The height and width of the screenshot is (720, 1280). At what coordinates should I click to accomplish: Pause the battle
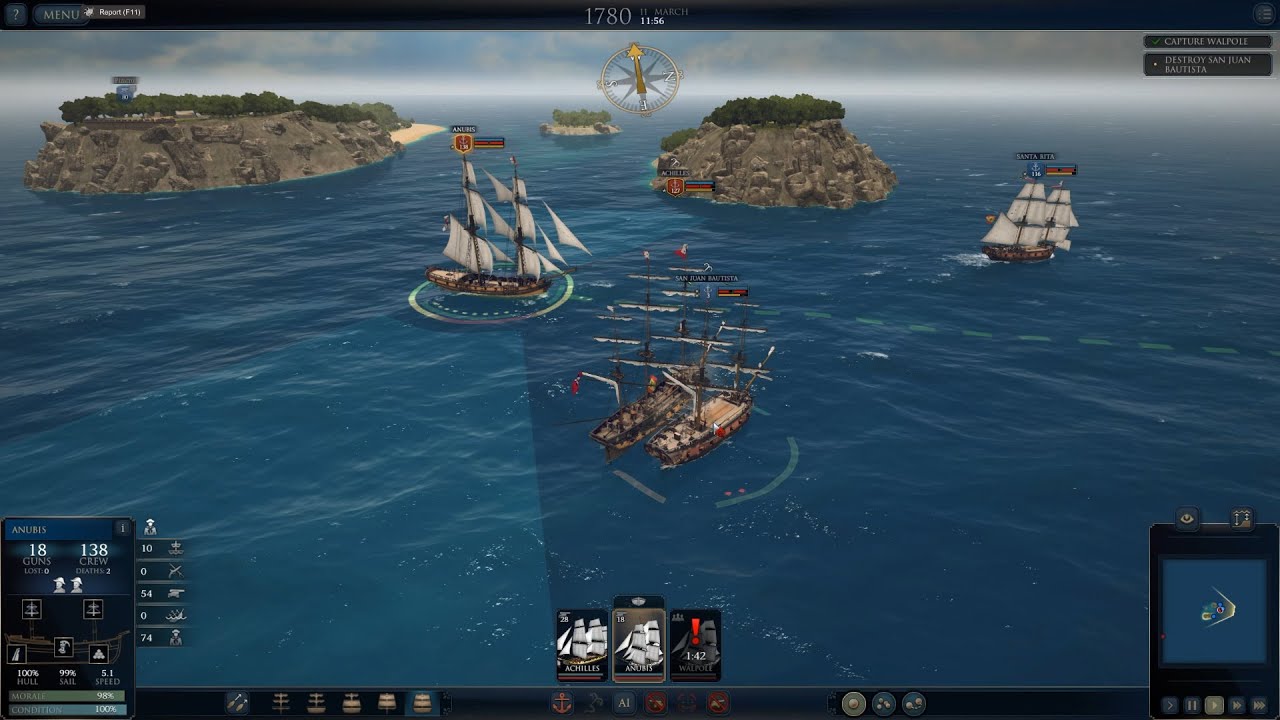click(x=1192, y=705)
